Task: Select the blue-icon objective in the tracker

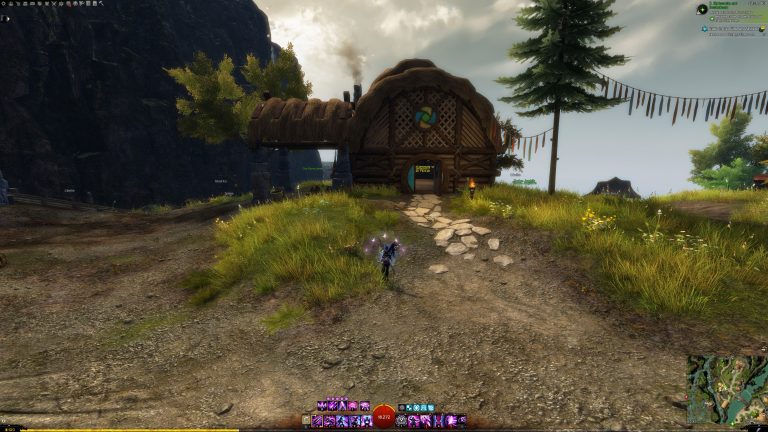Action: coord(704,28)
